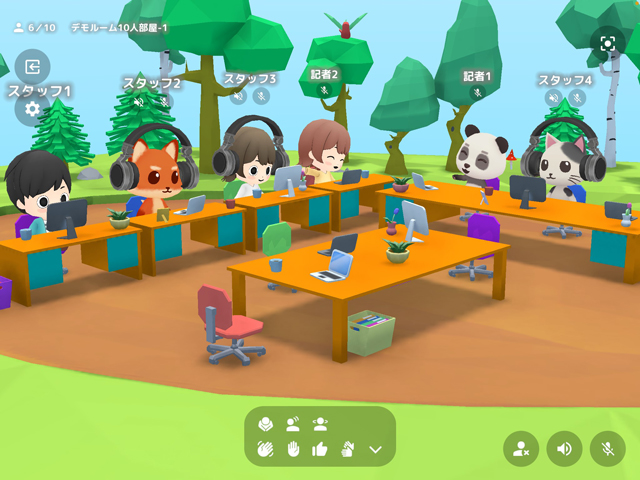
Task: Click the mic icon under スタッフ3
Action: [261, 97]
